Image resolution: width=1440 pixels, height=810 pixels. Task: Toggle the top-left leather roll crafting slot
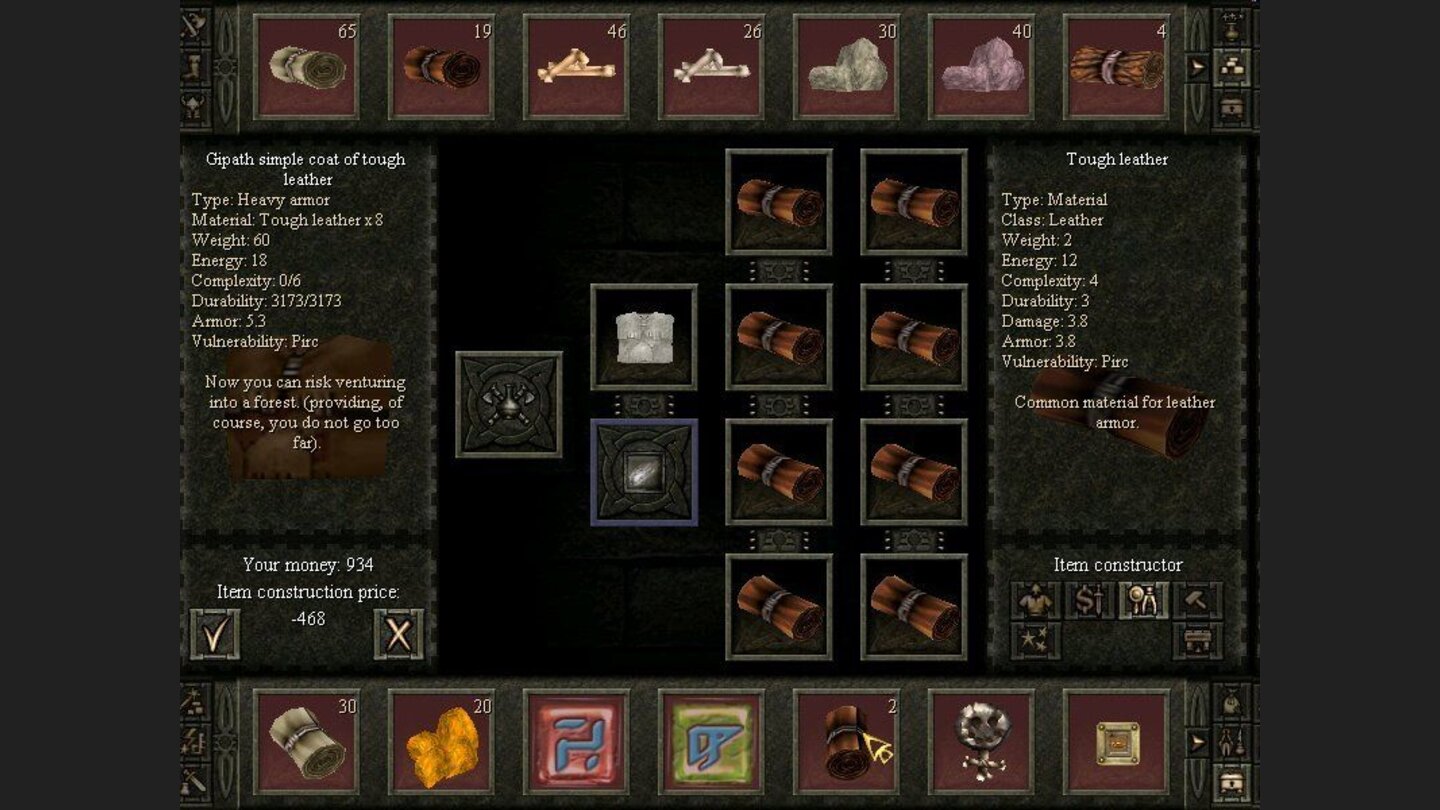coord(780,201)
